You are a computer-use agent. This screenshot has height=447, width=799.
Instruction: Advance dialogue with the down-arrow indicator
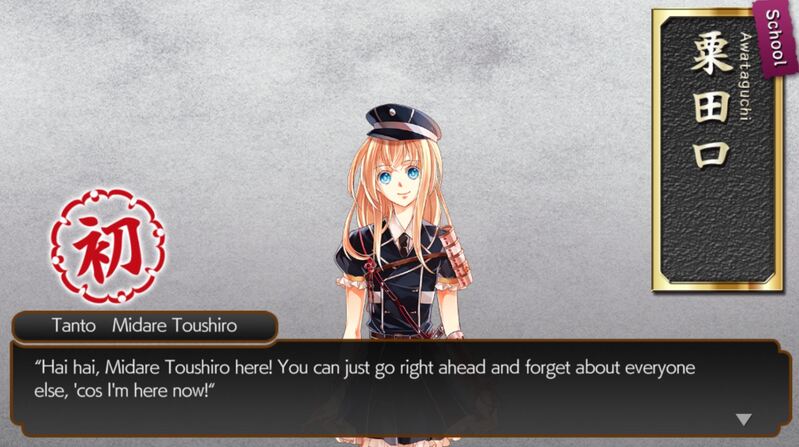[743, 419]
